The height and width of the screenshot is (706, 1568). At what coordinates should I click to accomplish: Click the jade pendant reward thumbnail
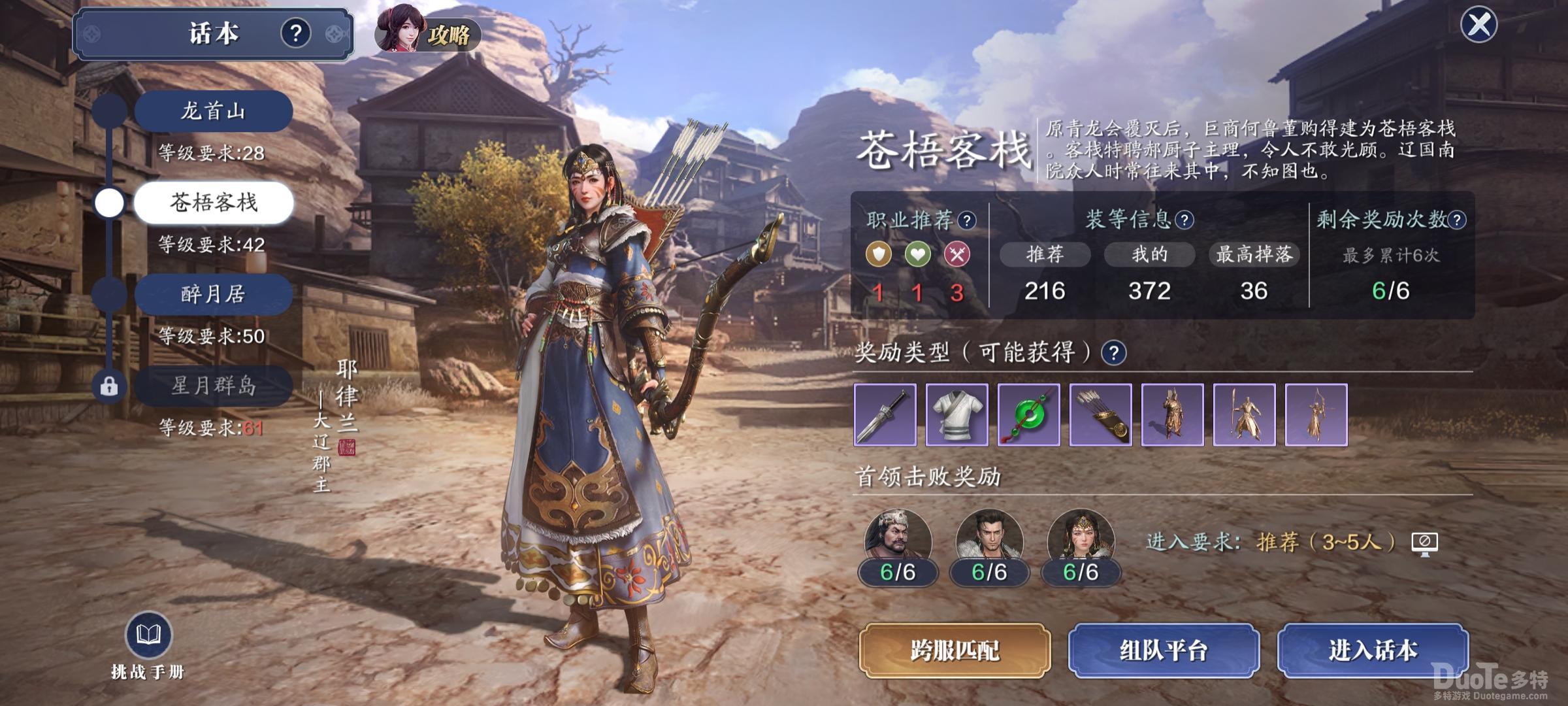coord(1029,415)
